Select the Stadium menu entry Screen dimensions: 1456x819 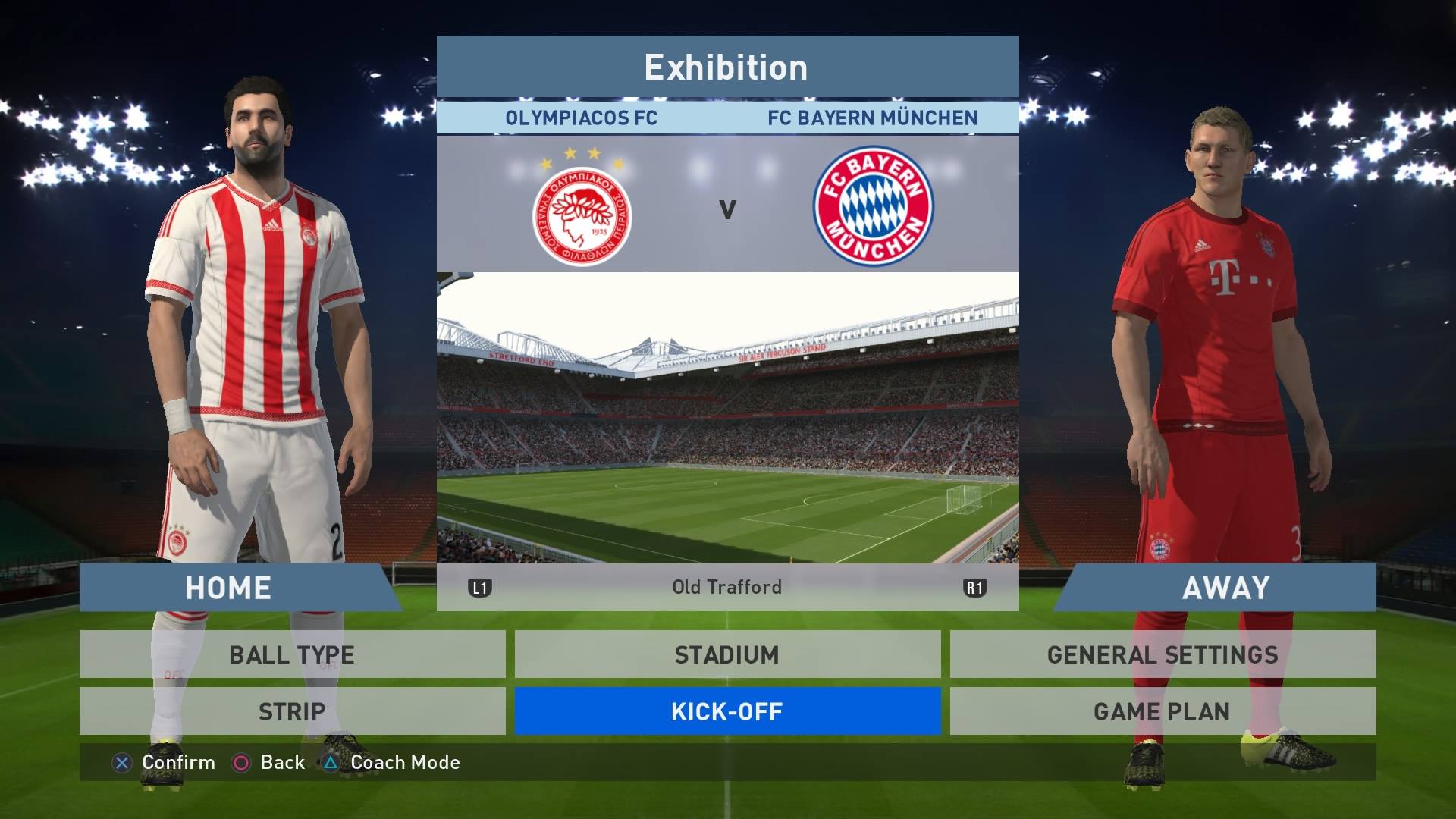pyautogui.click(x=727, y=654)
